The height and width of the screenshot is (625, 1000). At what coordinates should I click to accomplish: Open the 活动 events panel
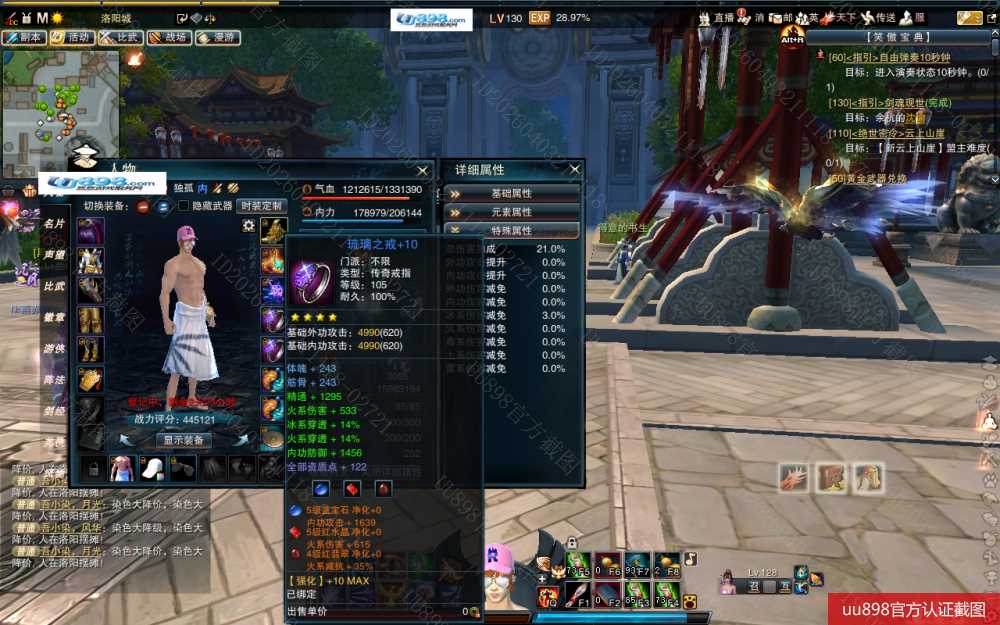click(73, 37)
